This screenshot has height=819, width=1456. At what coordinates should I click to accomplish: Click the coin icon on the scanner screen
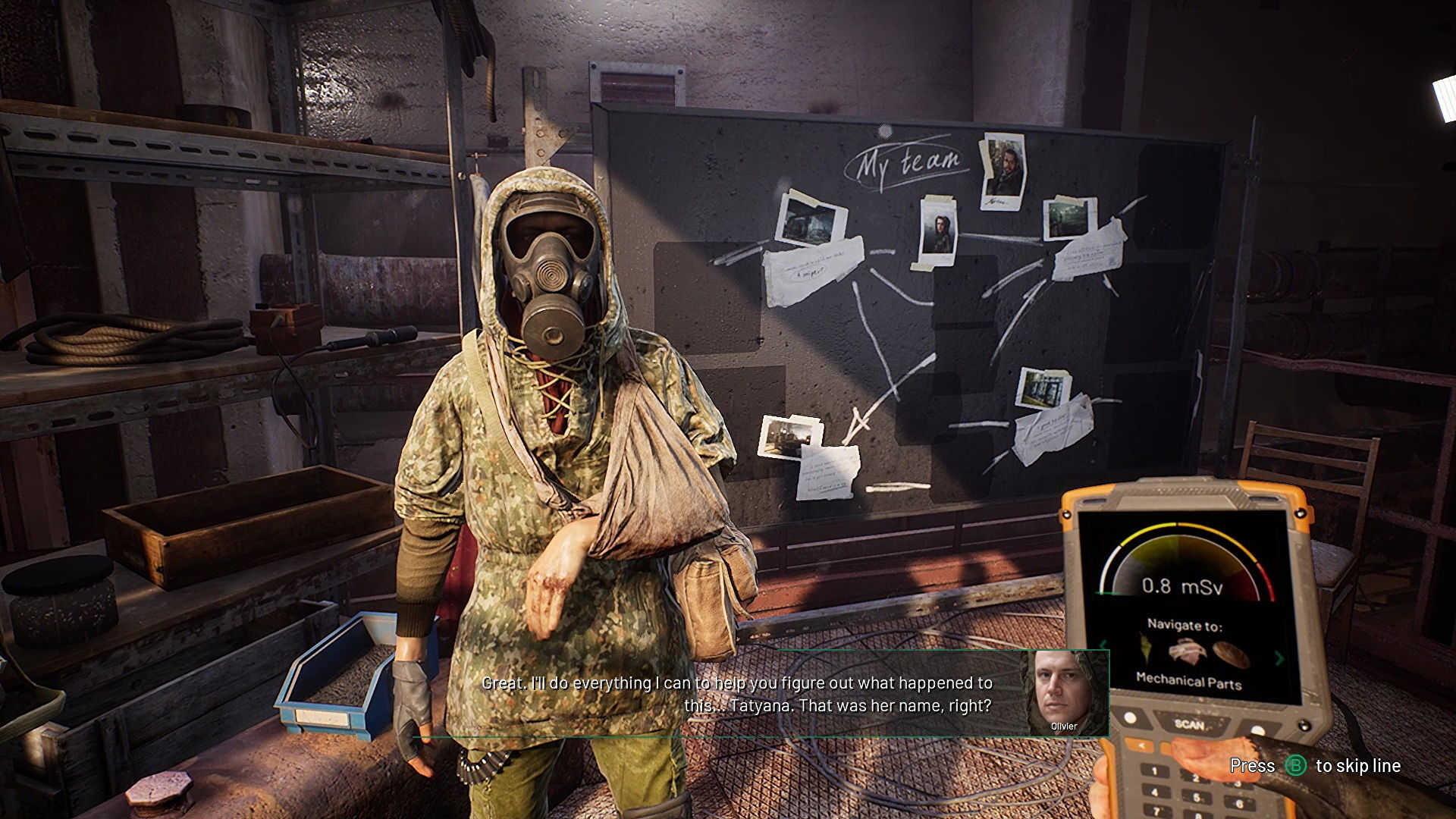(x=1230, y=653)
